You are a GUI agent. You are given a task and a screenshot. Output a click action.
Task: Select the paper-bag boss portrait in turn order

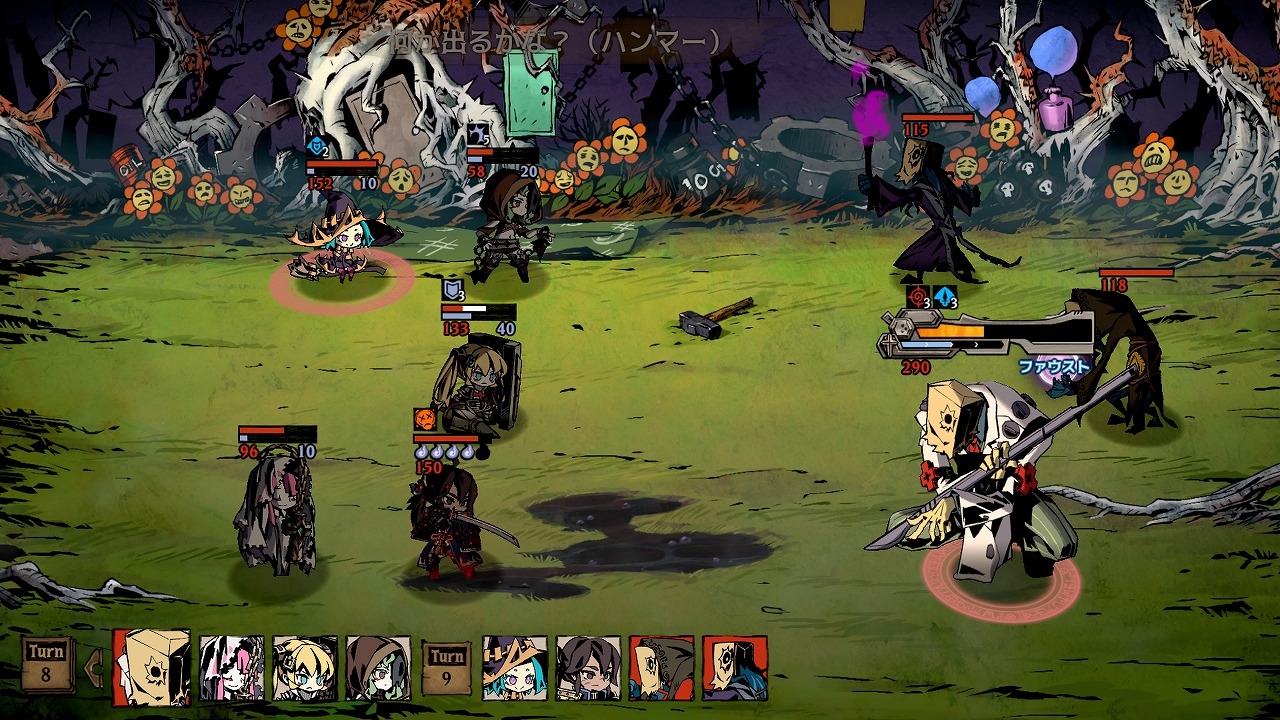click(151, 667)
